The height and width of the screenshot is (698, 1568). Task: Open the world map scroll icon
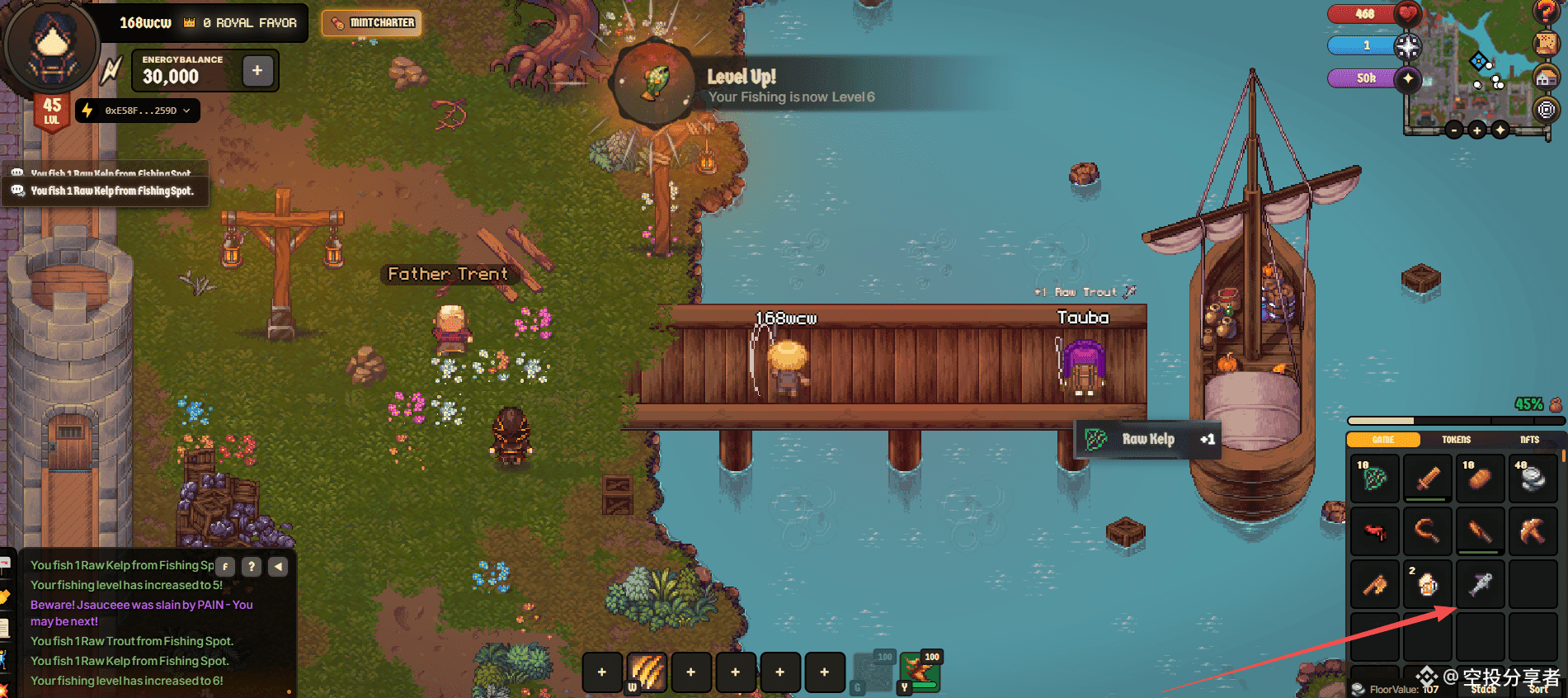point(1546,43)
